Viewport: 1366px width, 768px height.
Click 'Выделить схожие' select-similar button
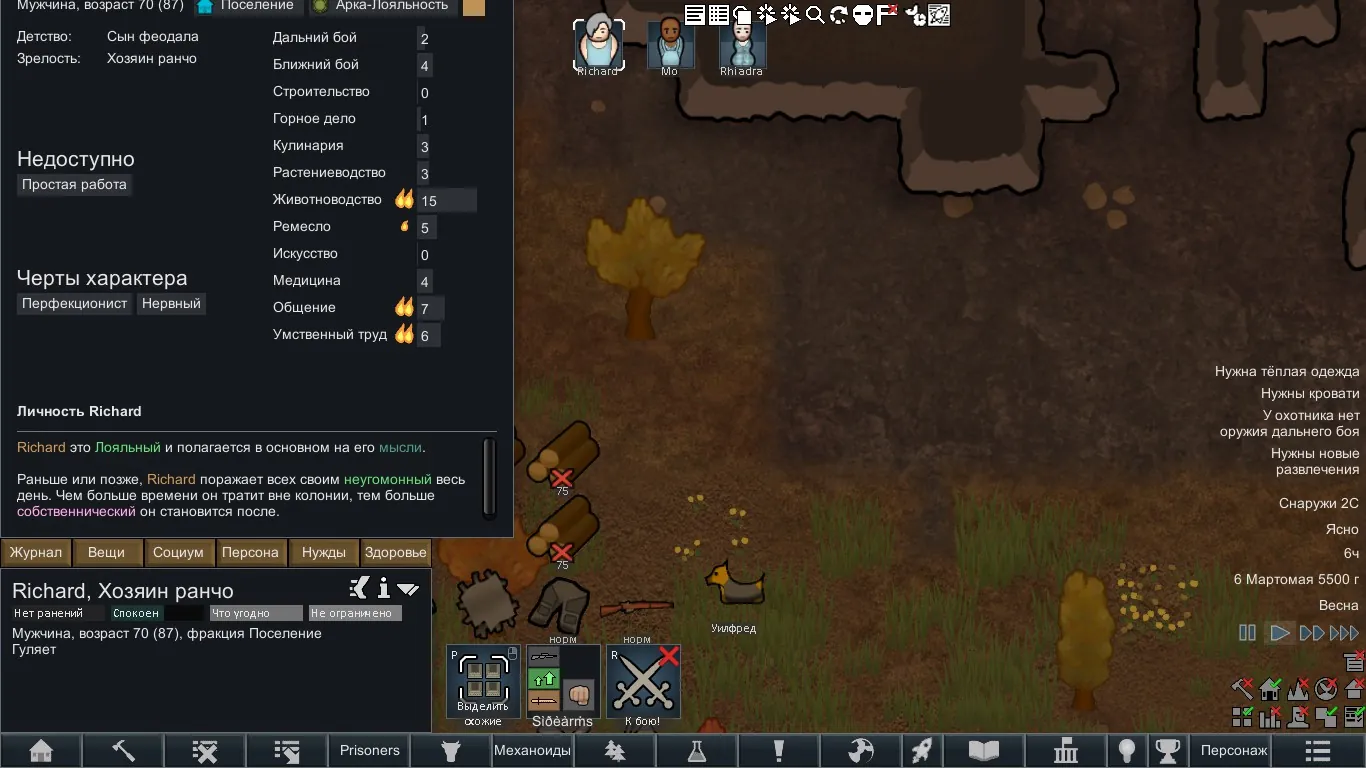[x=483, y=682]
